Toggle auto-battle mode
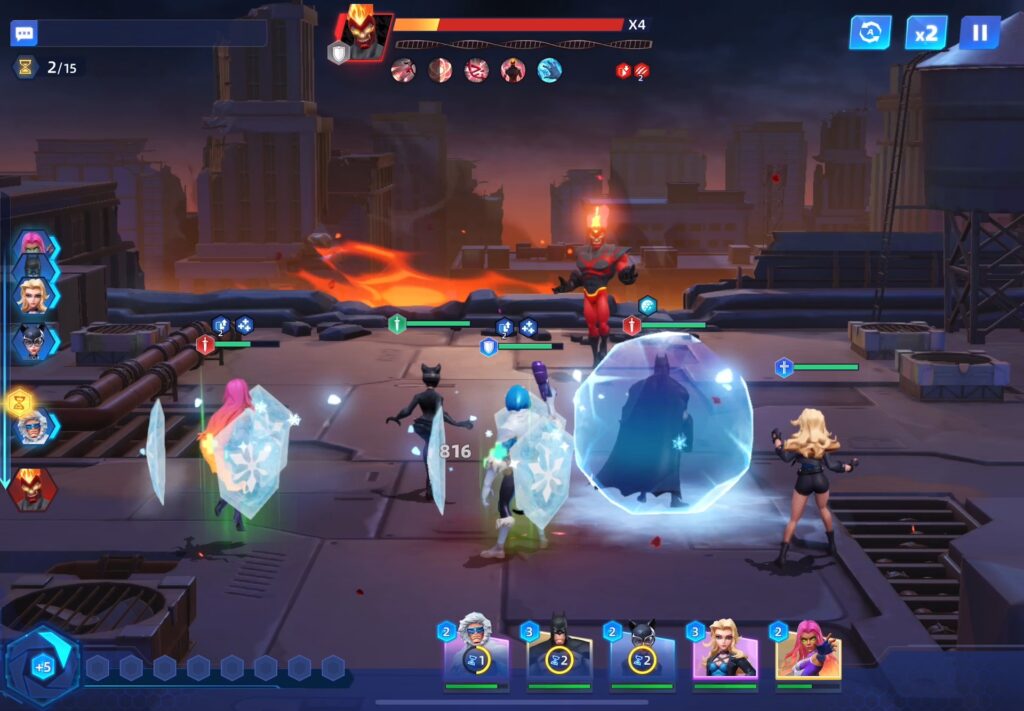The width and height of the screenshot is (1024, 711). point(870,32)
